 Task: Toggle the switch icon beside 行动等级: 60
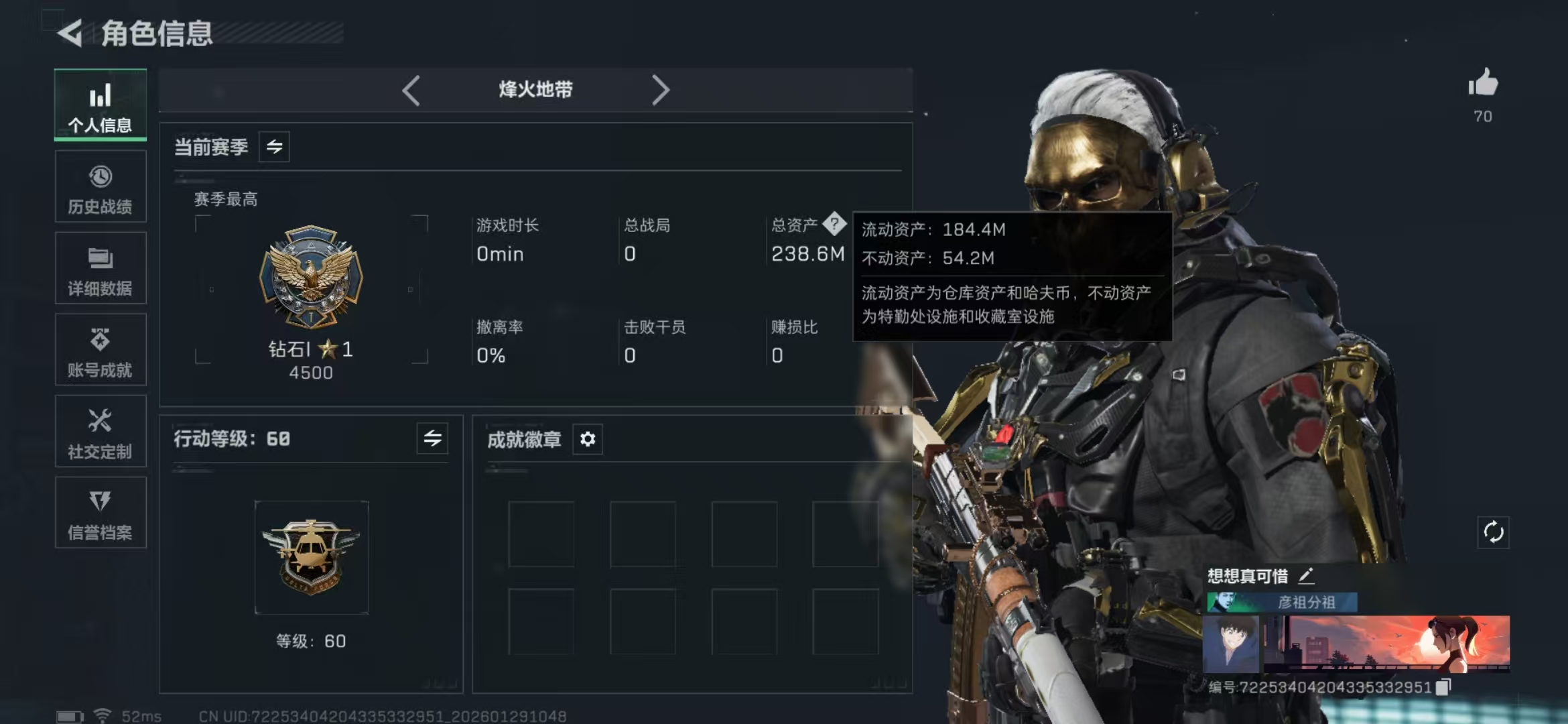tap(434, 439)
